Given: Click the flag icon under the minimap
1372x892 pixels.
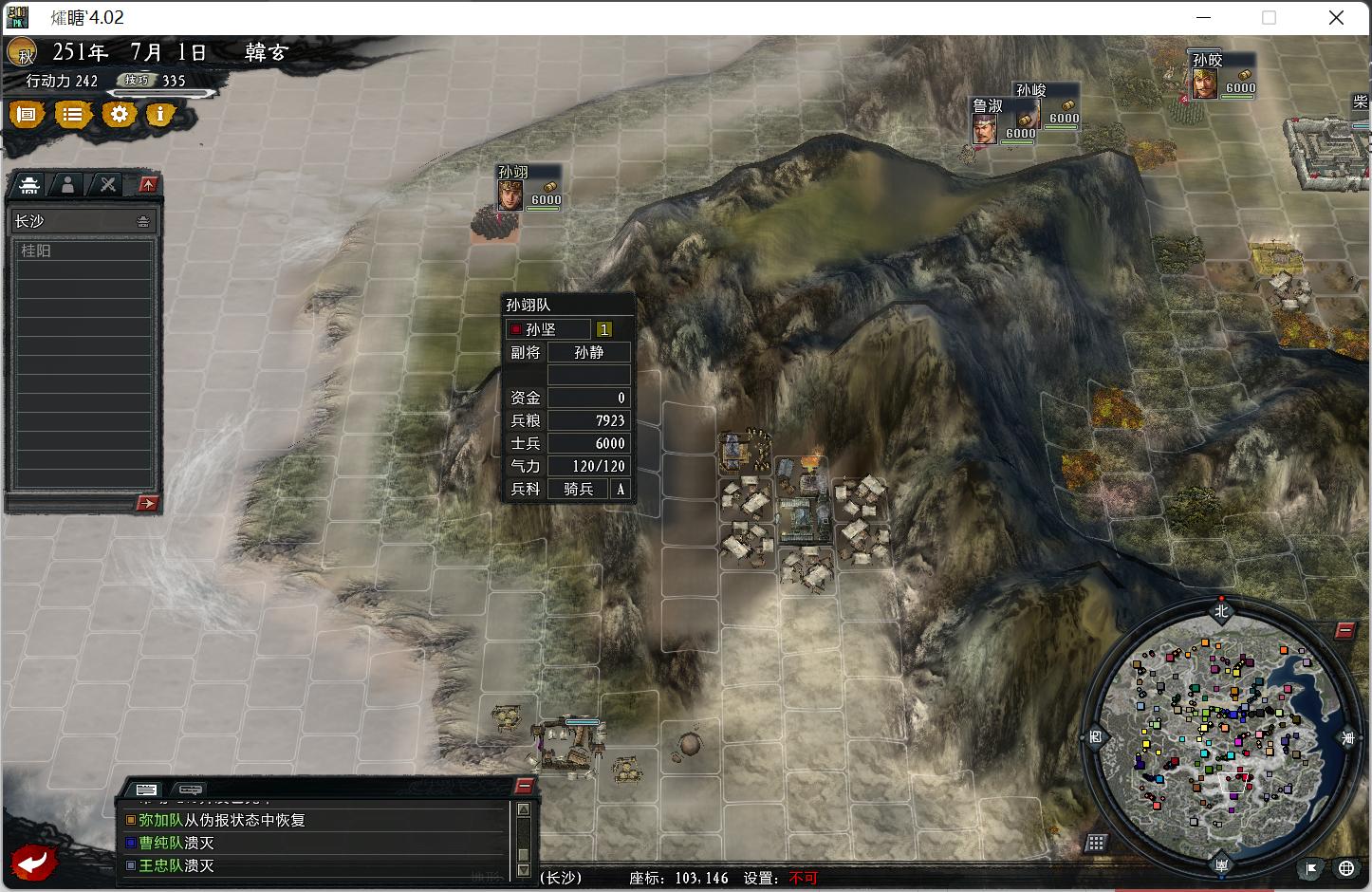Looking at the screenshot, I should click(1309, 868).
